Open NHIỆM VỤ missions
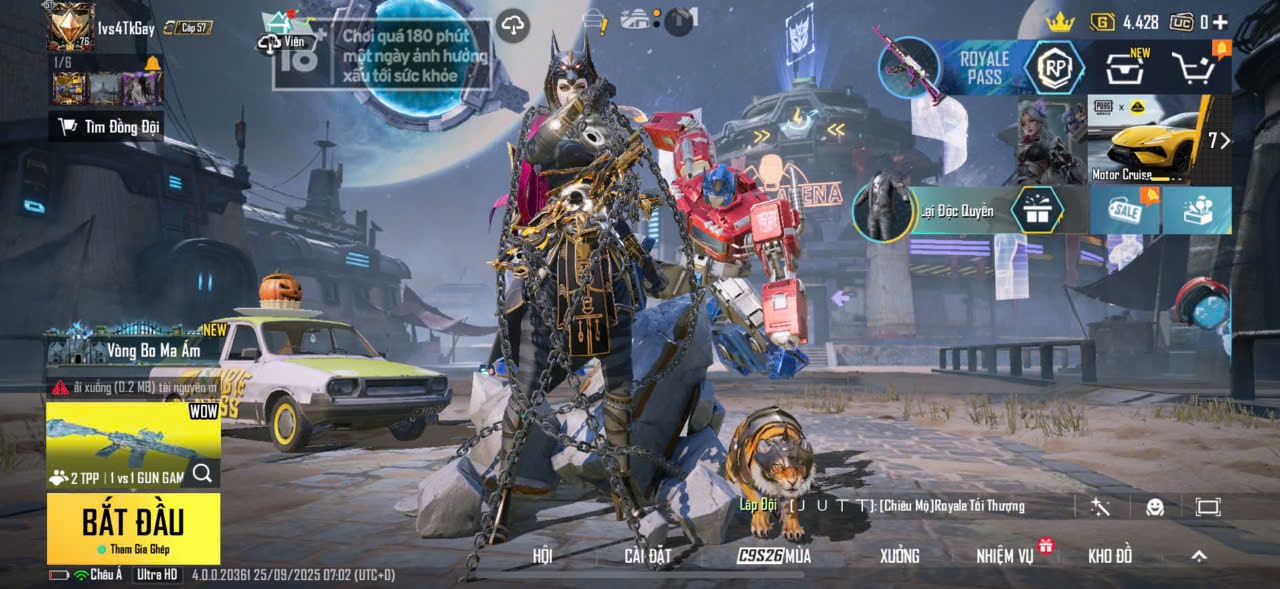Viewport: 1280px width, 589px height. 1005,556
